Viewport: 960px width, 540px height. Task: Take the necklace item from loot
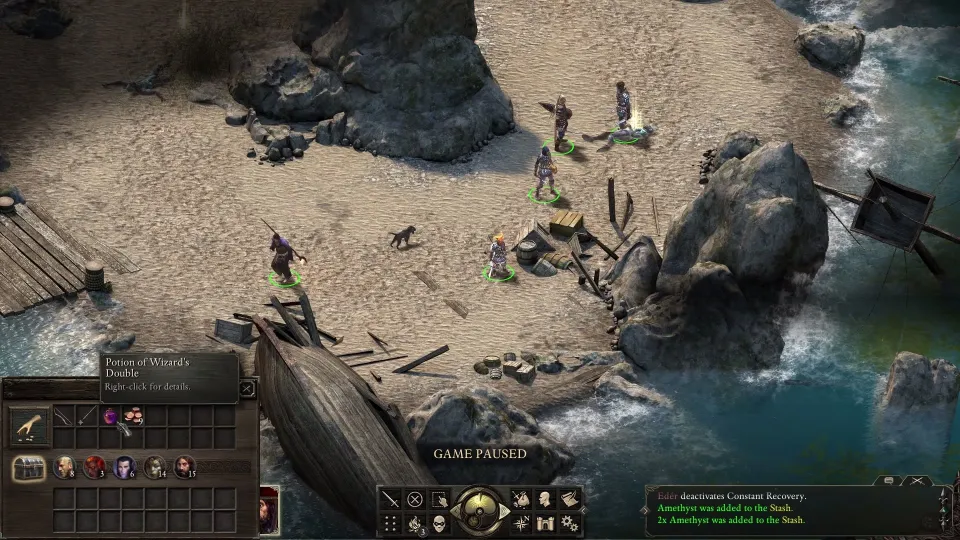[87, 414]
